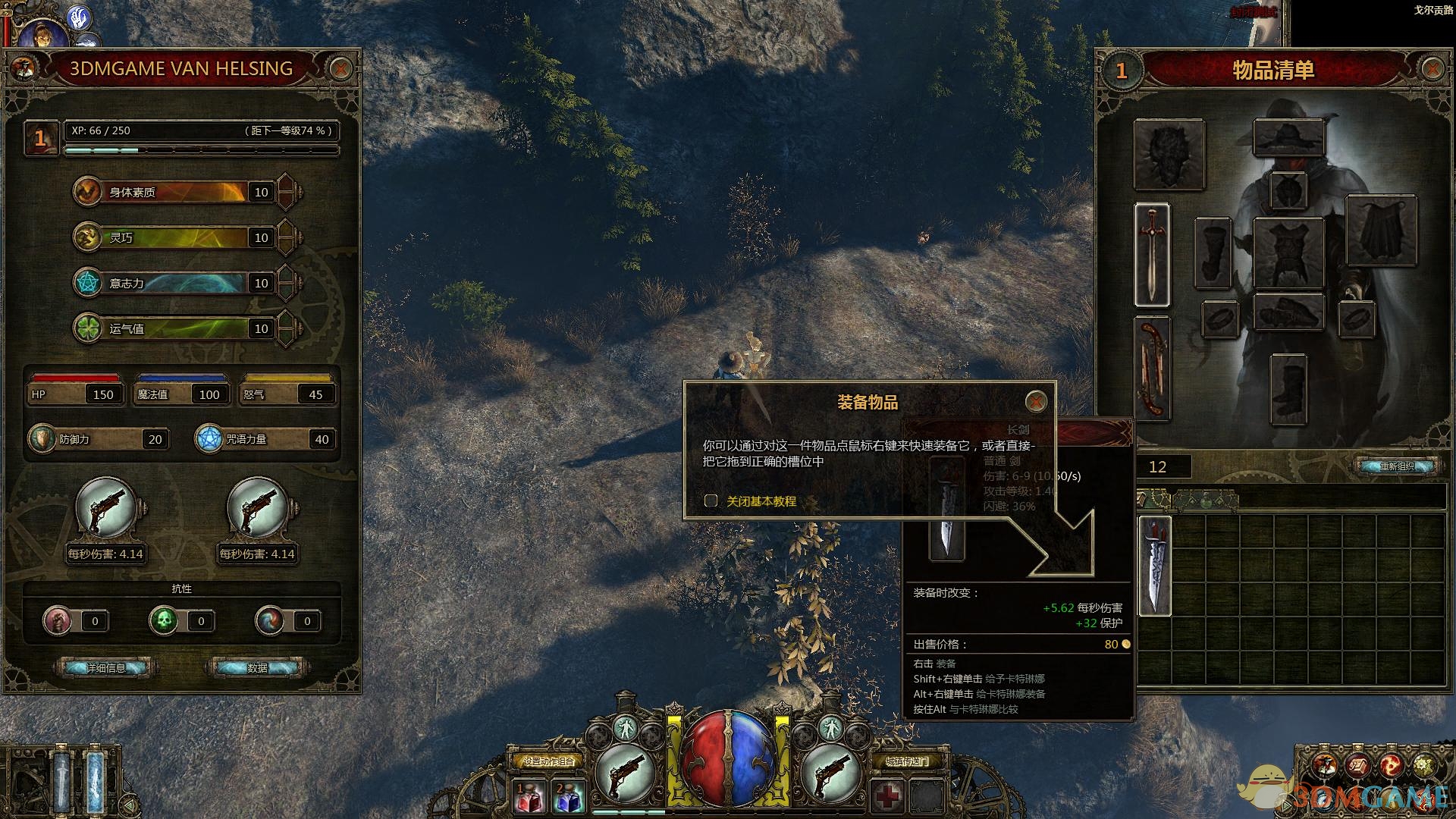Screen dimensions: 1456x819
Task: Click the 城镇传送门 town portal button
Action: pos(907,761)
